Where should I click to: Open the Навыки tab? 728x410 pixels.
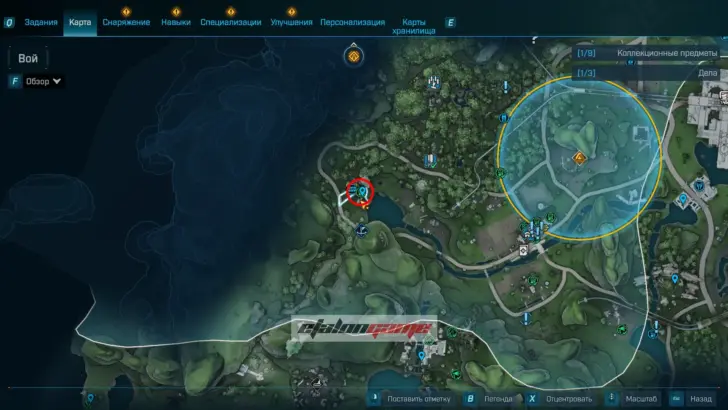pos(175,22)
